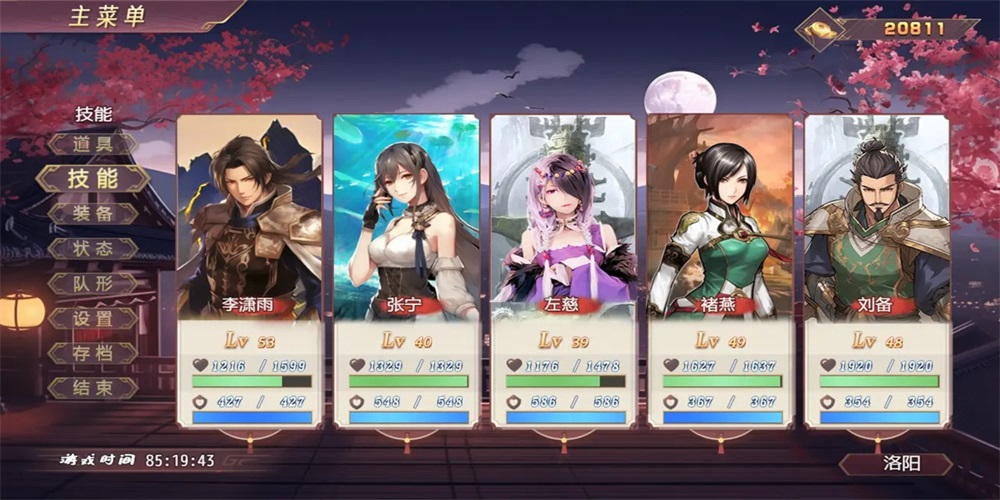Open the 存档 save menu

pos(93,354)
